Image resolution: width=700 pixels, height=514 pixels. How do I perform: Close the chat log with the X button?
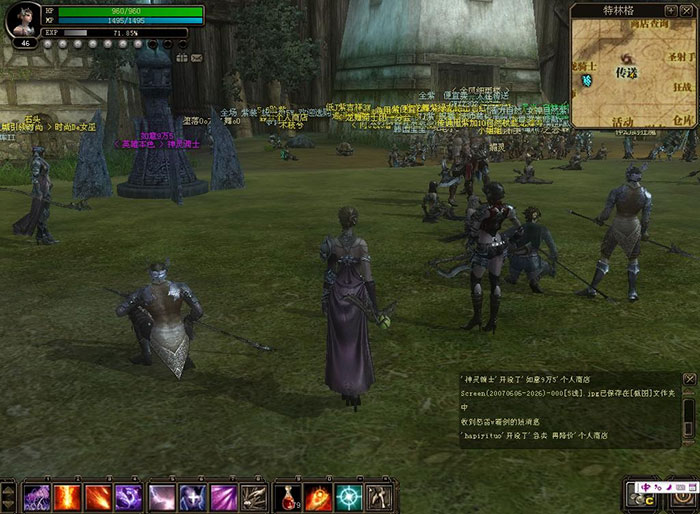pos(689,379)
